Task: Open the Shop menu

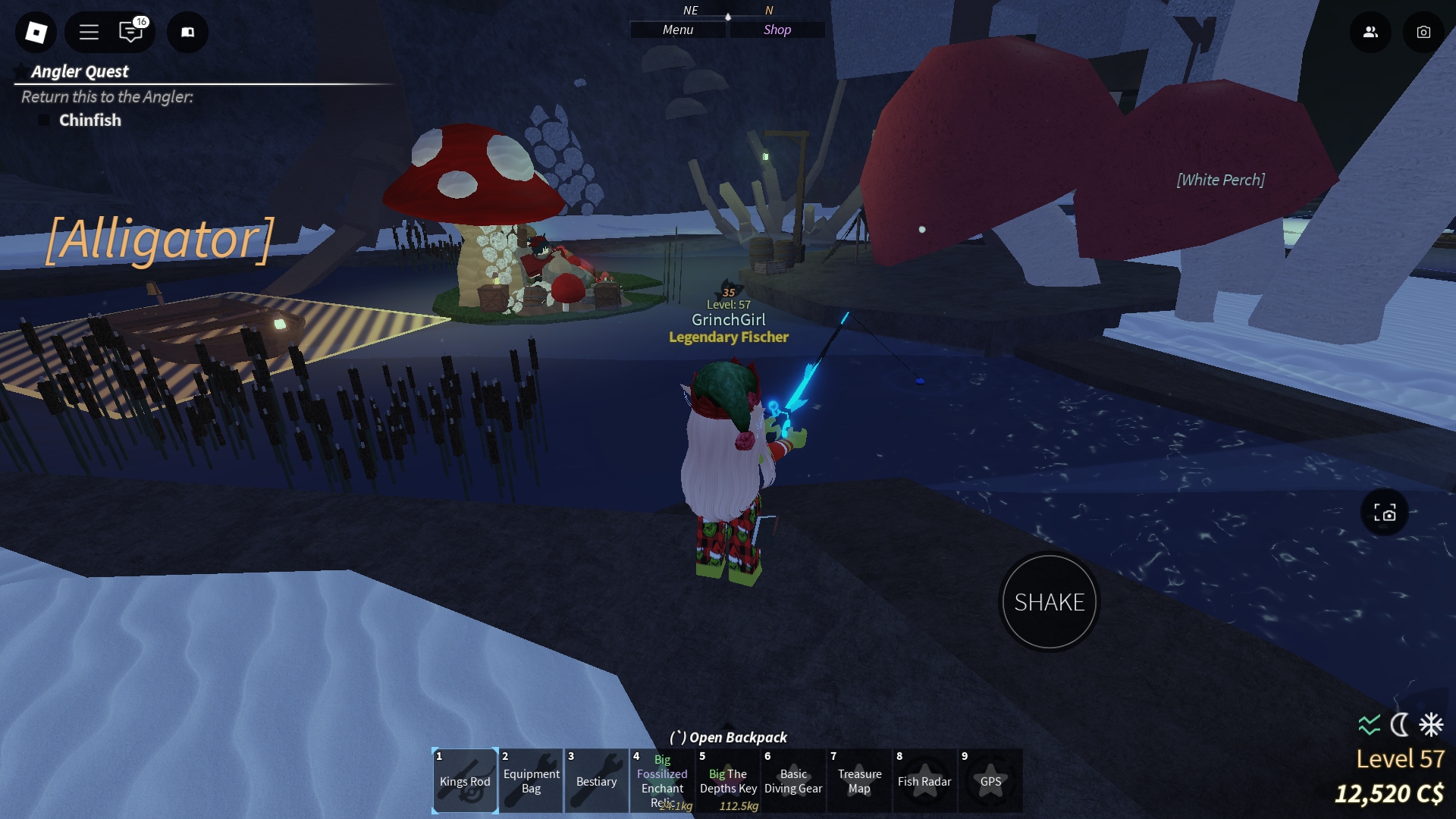Action: tap(777, 30)
